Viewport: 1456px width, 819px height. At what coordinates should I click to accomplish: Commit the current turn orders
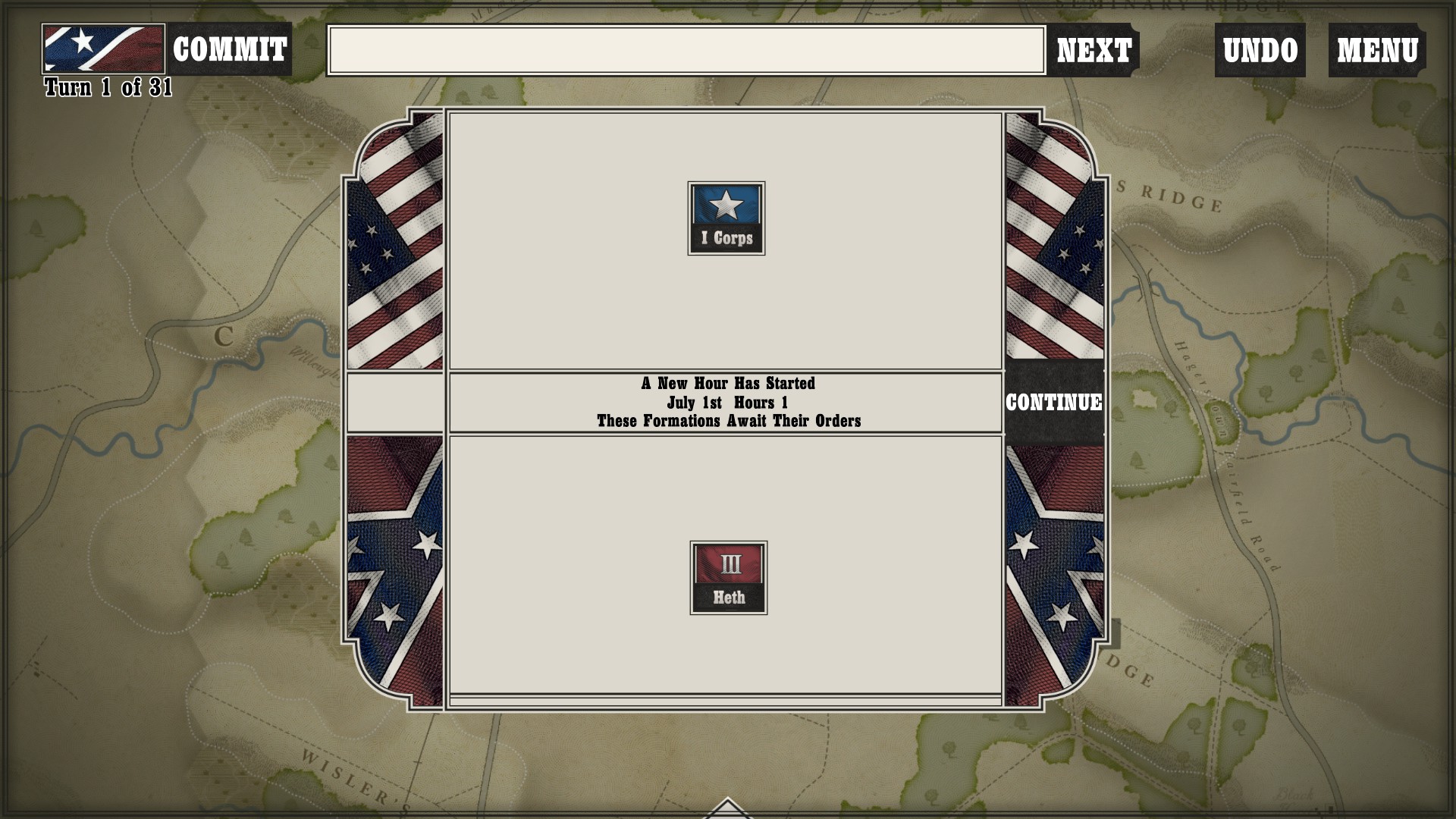229,50
